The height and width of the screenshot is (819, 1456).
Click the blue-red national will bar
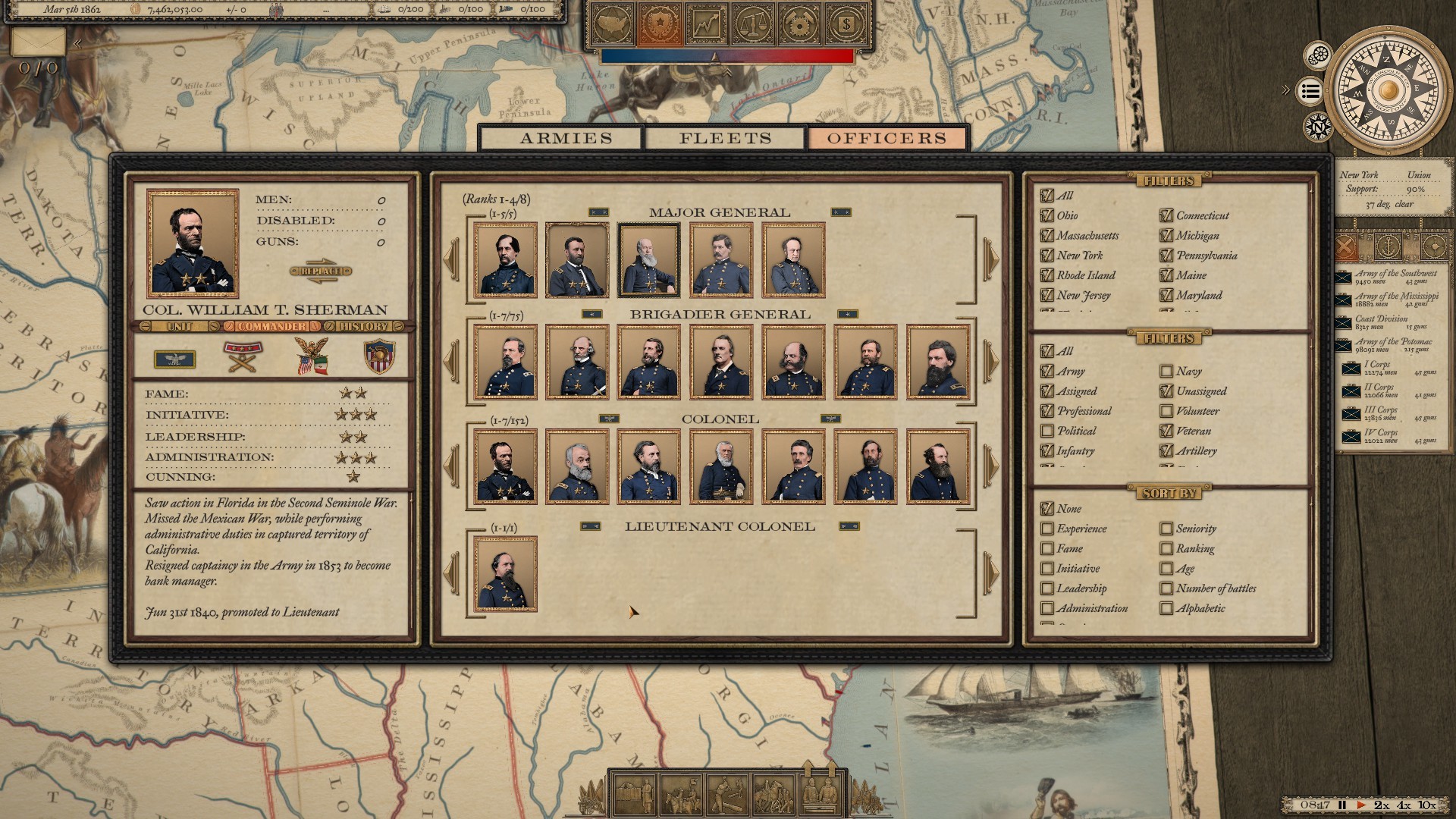728,54
